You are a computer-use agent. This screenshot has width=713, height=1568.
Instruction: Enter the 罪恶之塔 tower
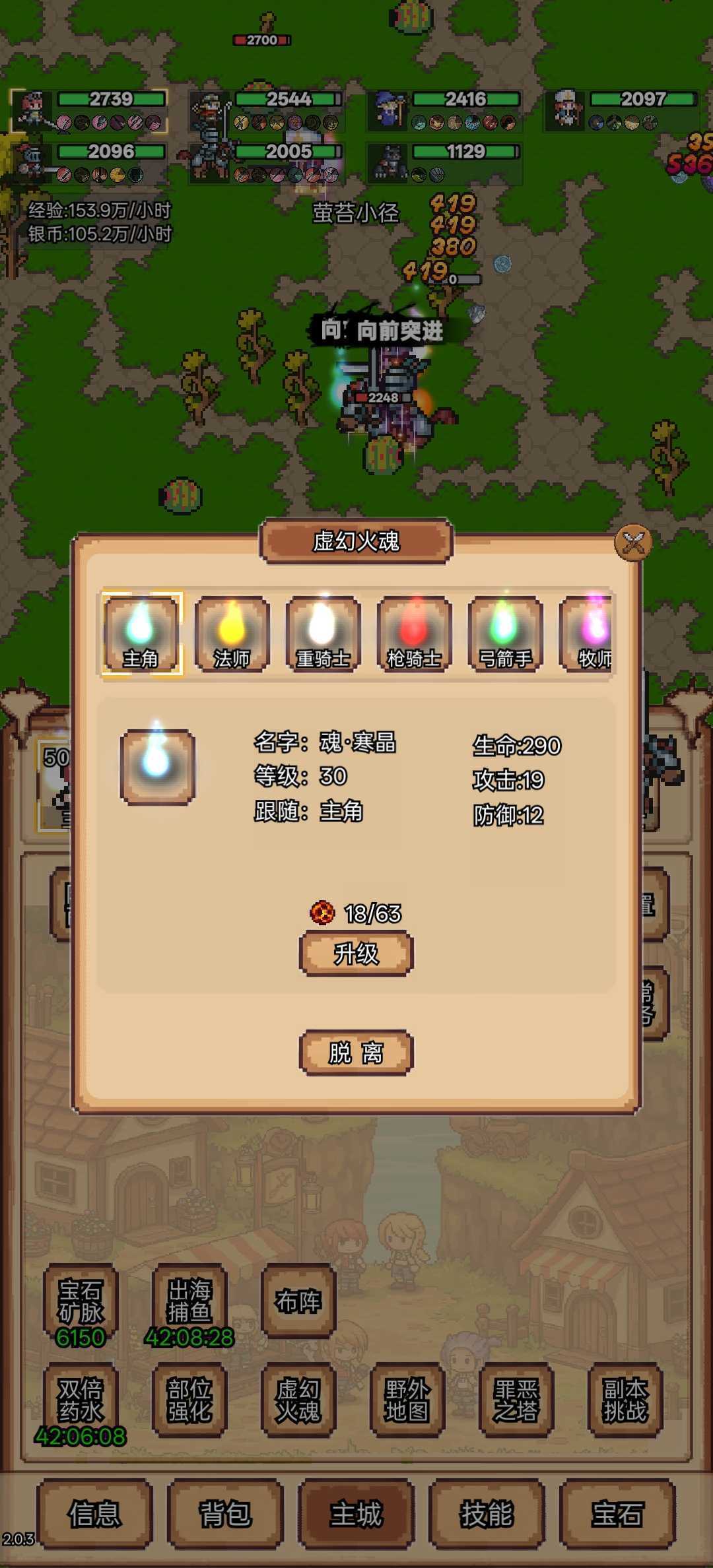pos(516,1400)
